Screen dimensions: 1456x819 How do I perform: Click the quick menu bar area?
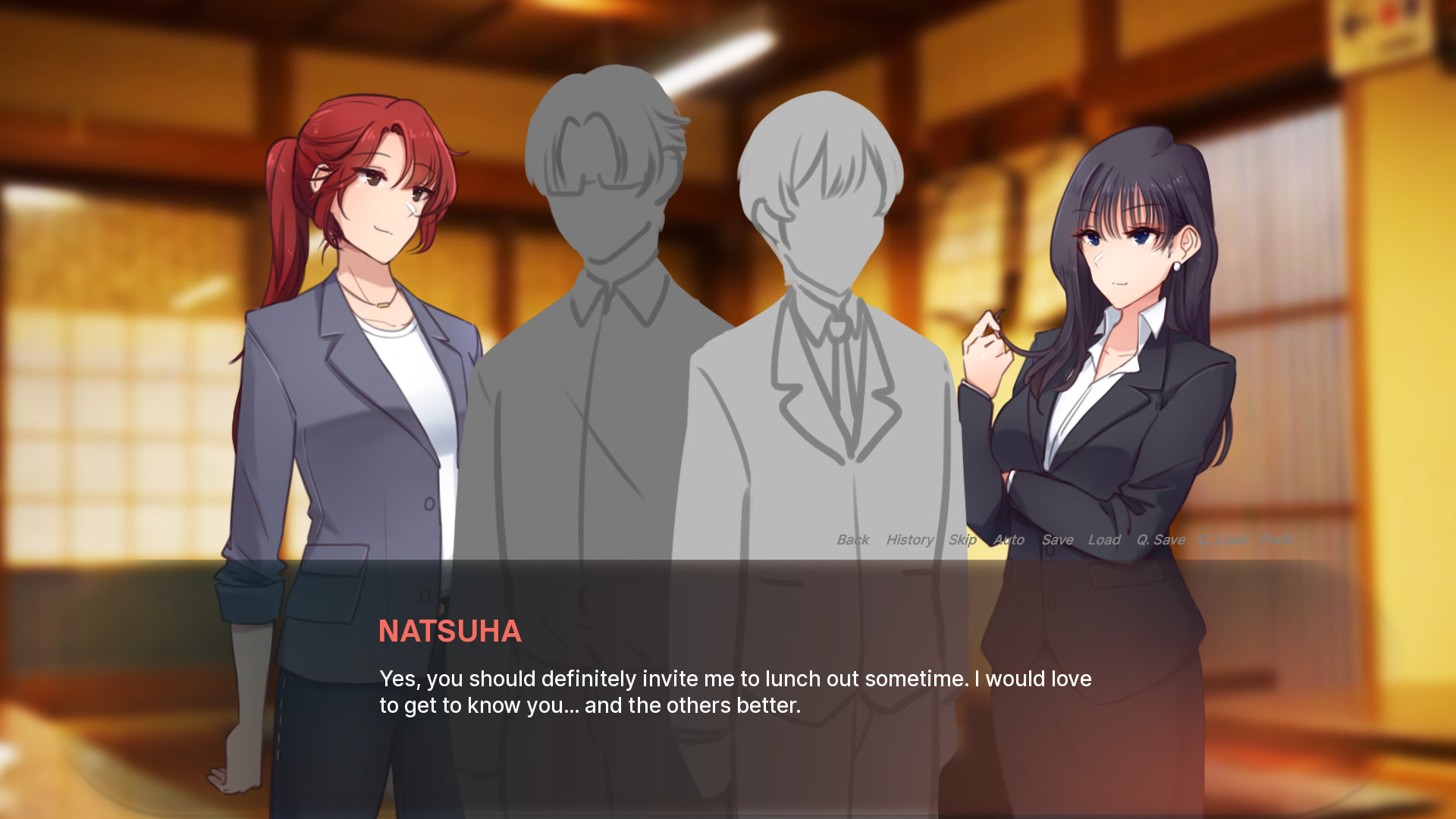click(x=1062, y=540)
